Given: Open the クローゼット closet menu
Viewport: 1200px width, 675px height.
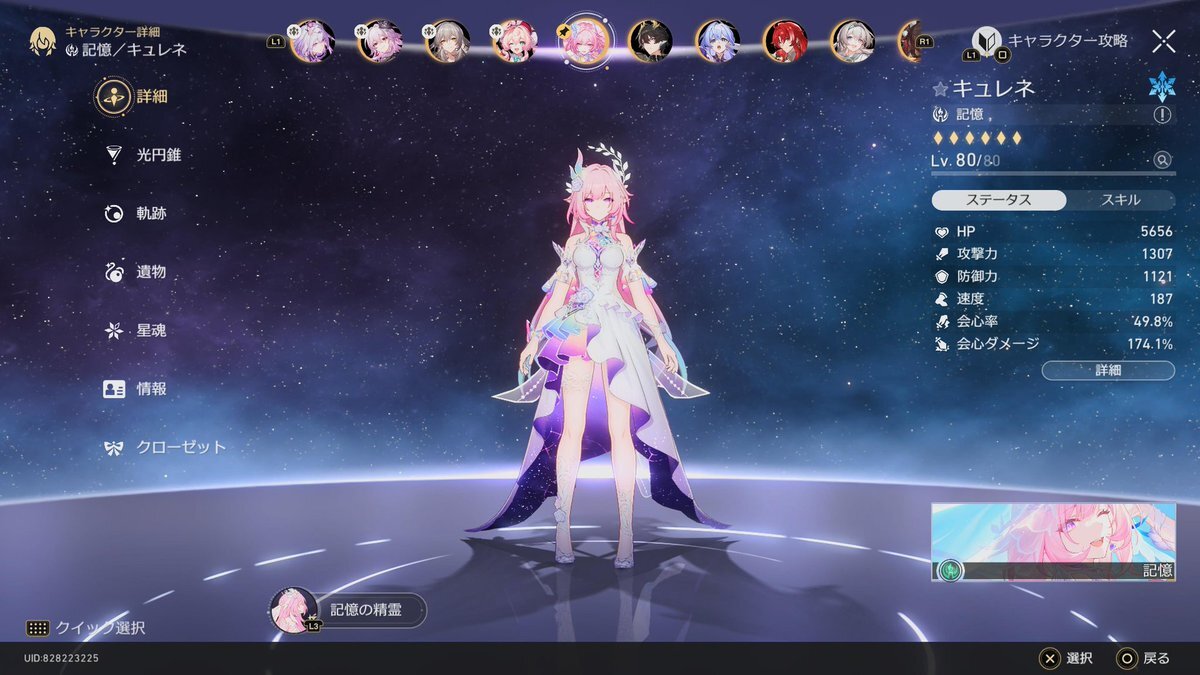Looking at the screenshot, I should click(x=166, y=447).
